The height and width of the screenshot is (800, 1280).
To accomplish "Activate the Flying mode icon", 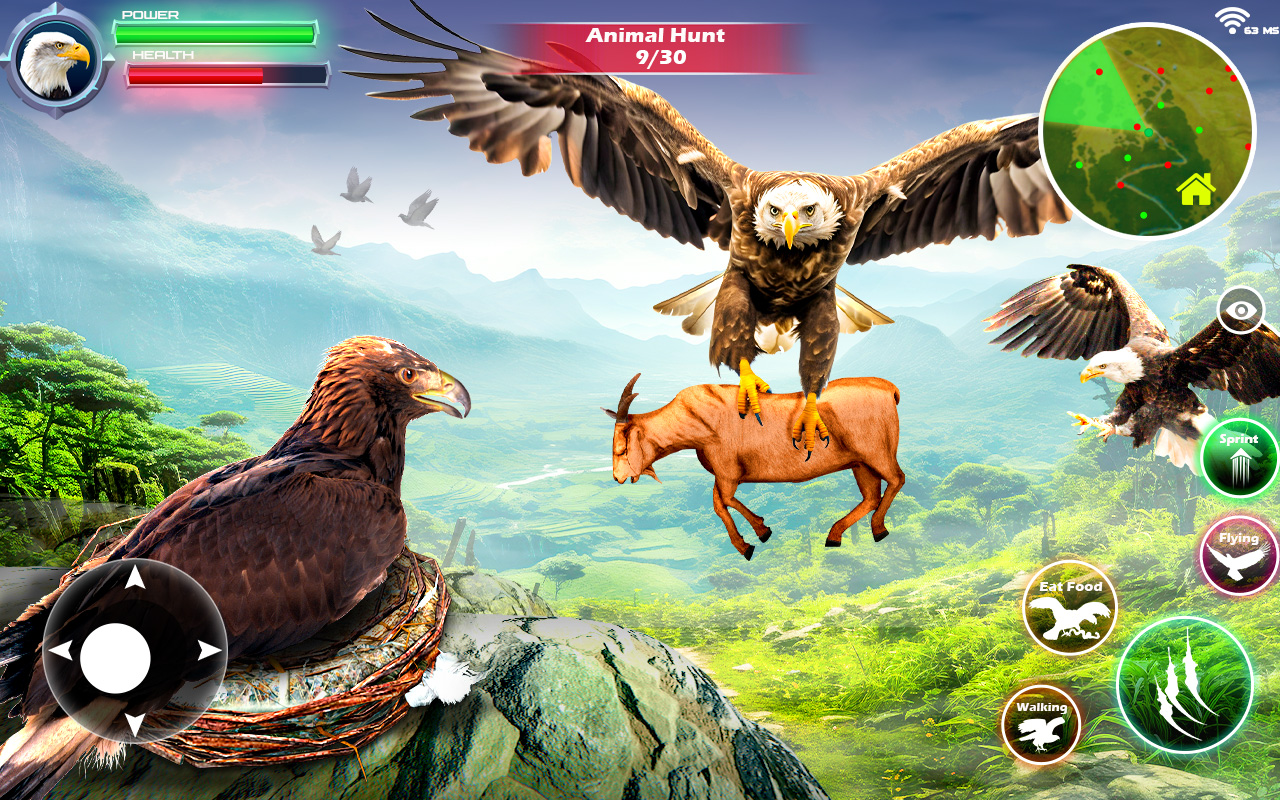I will [x=1237, y=557].
